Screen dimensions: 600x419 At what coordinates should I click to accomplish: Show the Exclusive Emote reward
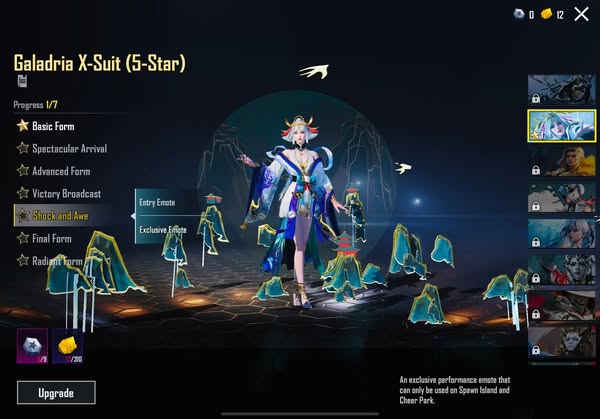click(163, 229)
